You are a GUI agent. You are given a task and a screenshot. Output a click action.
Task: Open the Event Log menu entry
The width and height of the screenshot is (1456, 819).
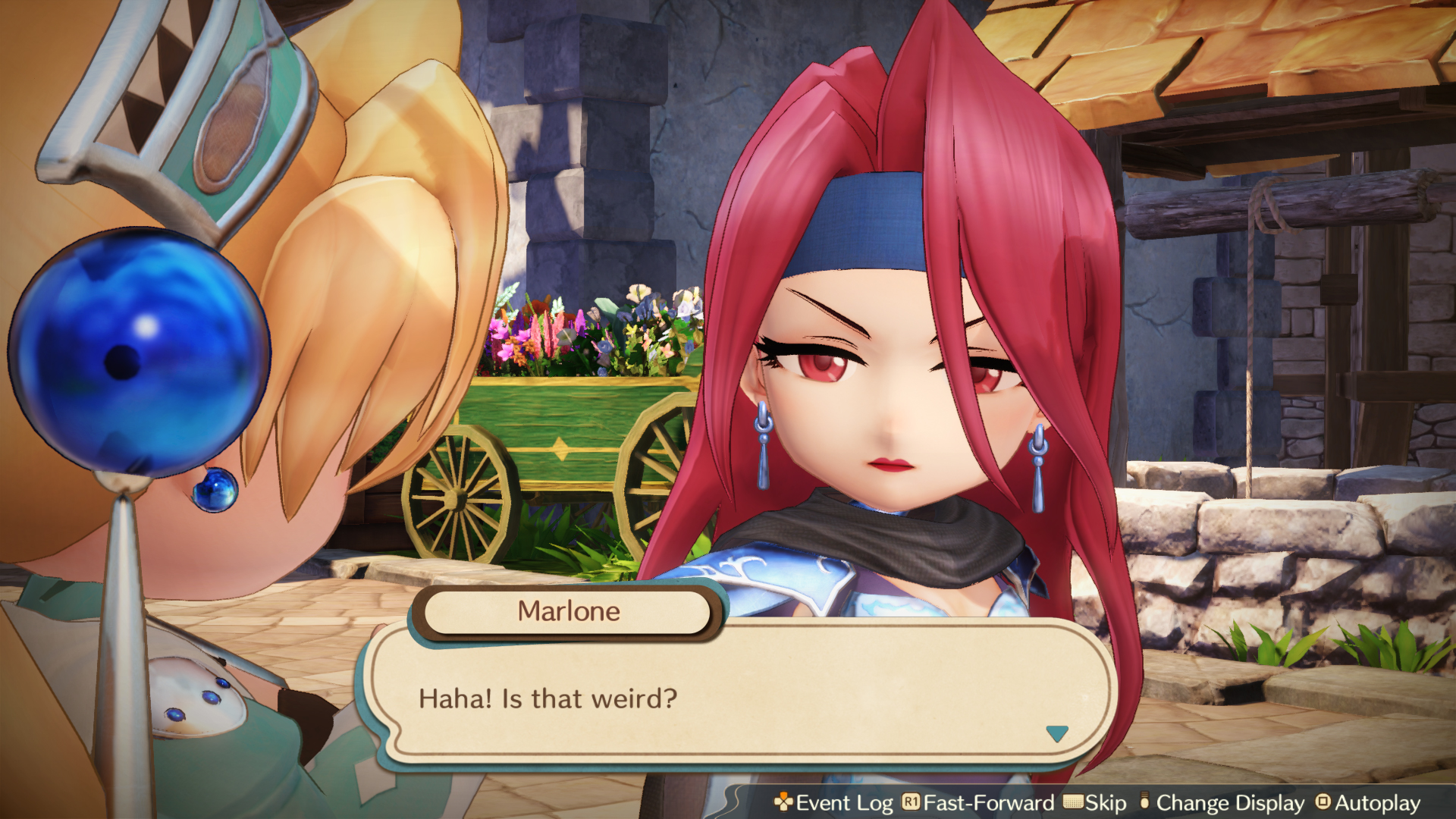coord(842,802)
